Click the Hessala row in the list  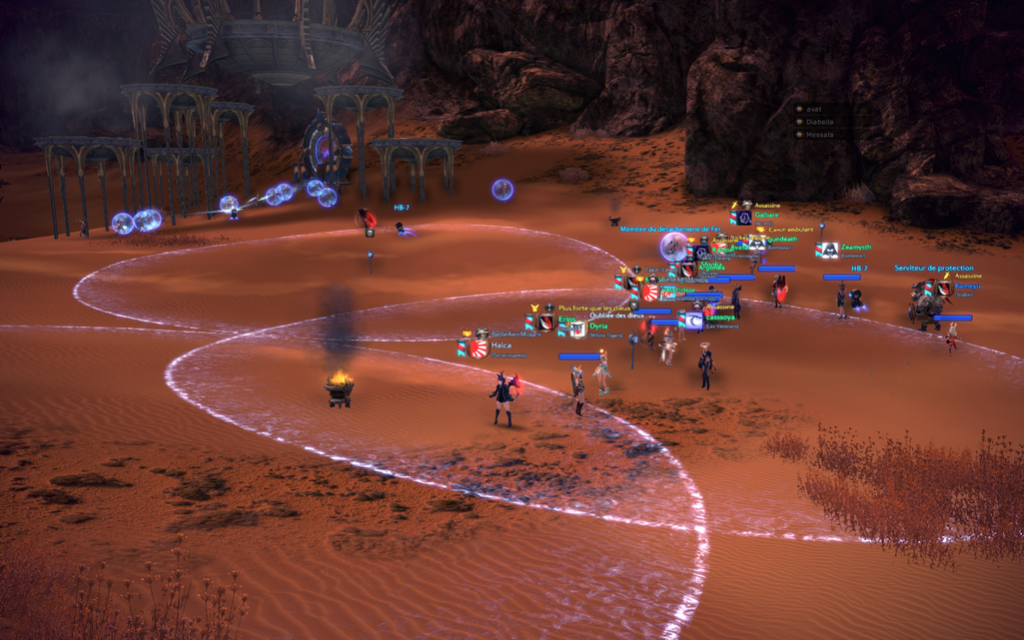818,134
